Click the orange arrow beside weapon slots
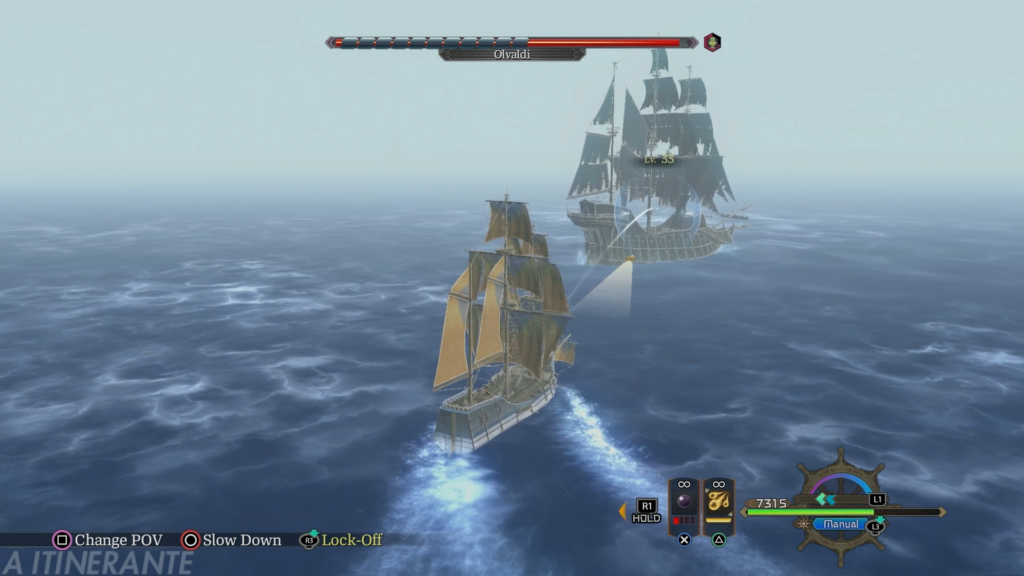Image resolution: width=1024 pixels, height=576 pixels. click(x=622, y=511)
